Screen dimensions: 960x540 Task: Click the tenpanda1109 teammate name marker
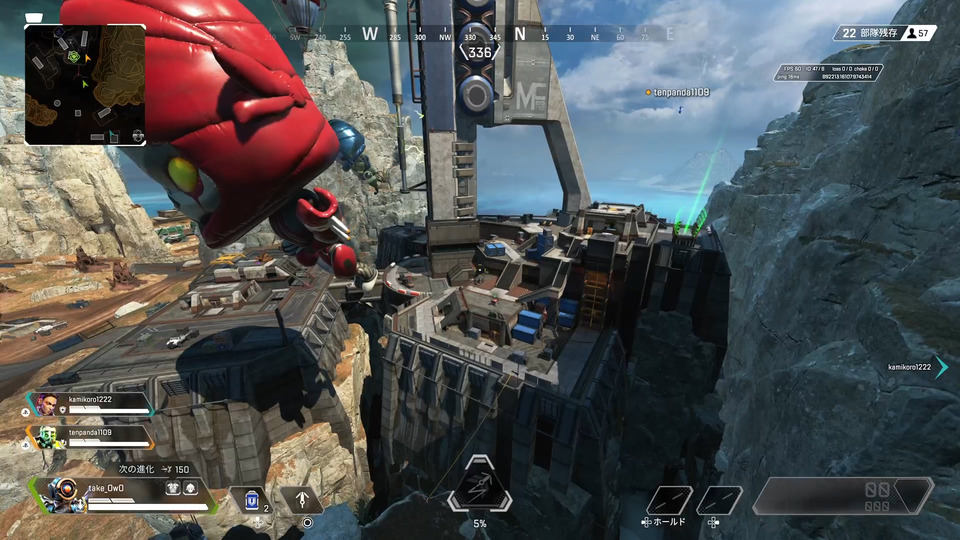tap(680, 92)
